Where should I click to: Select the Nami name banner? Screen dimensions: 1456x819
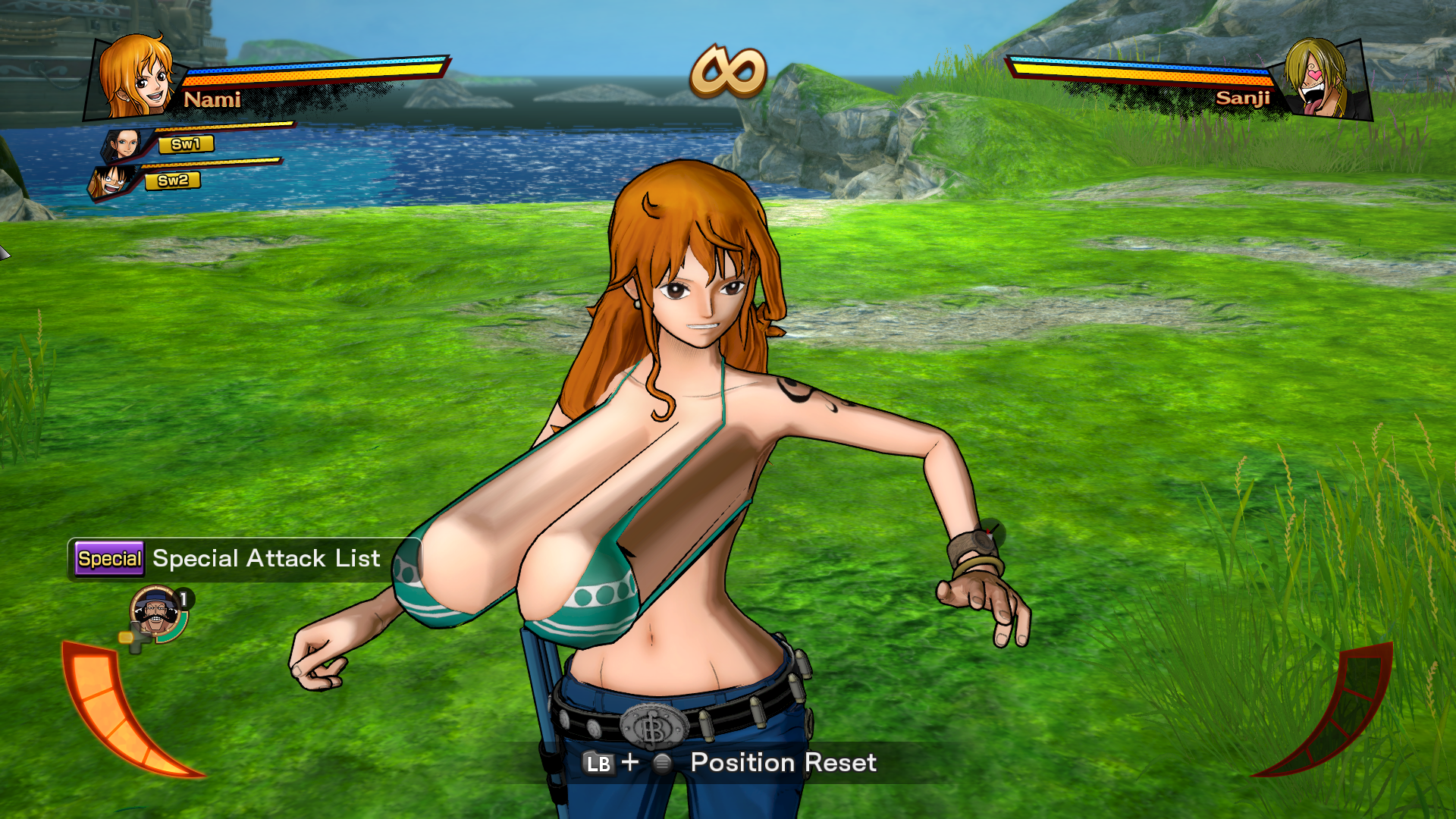[215, 100]
